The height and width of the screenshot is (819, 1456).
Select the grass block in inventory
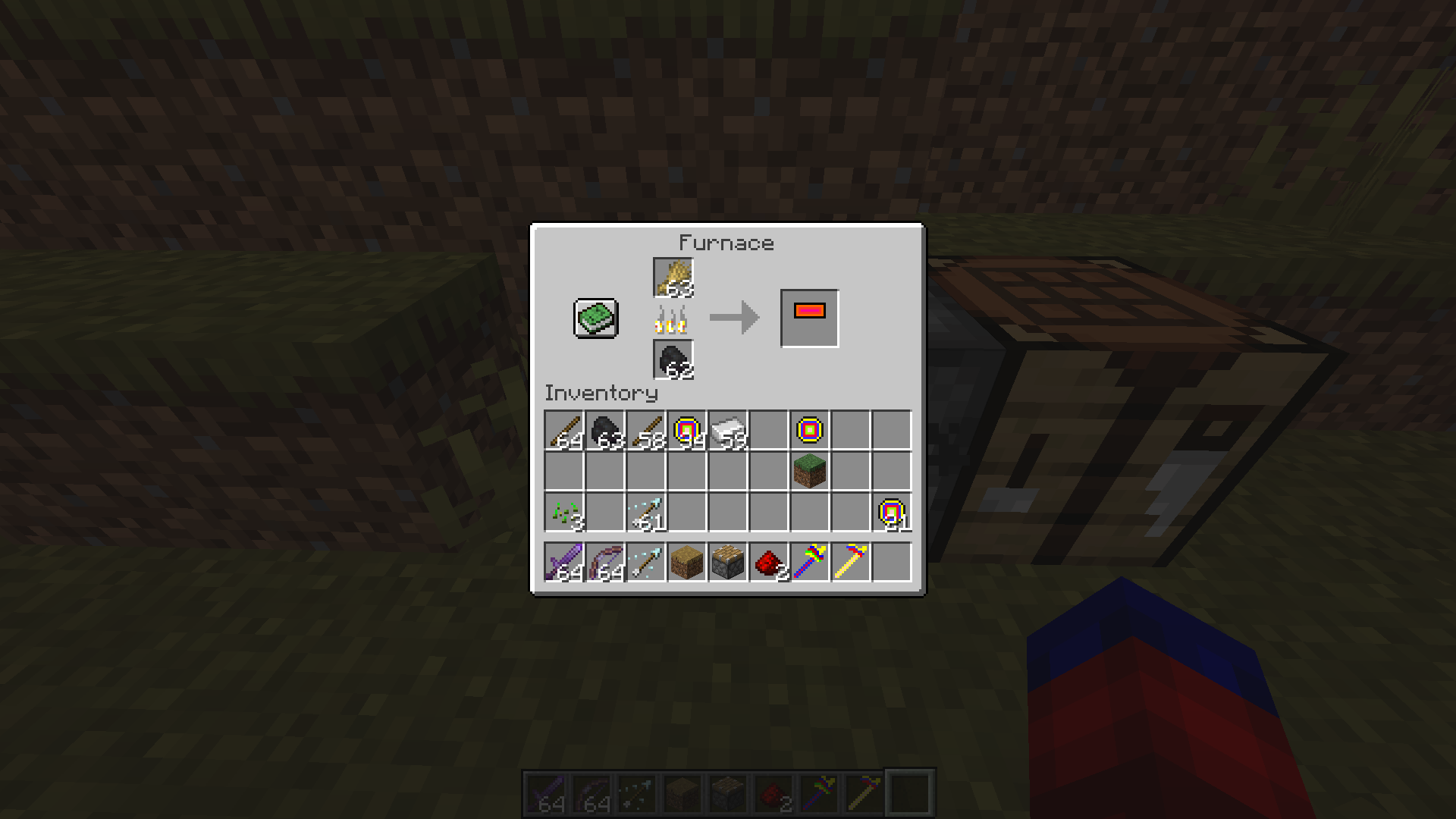pyautogui.click(x=810, y=472)
